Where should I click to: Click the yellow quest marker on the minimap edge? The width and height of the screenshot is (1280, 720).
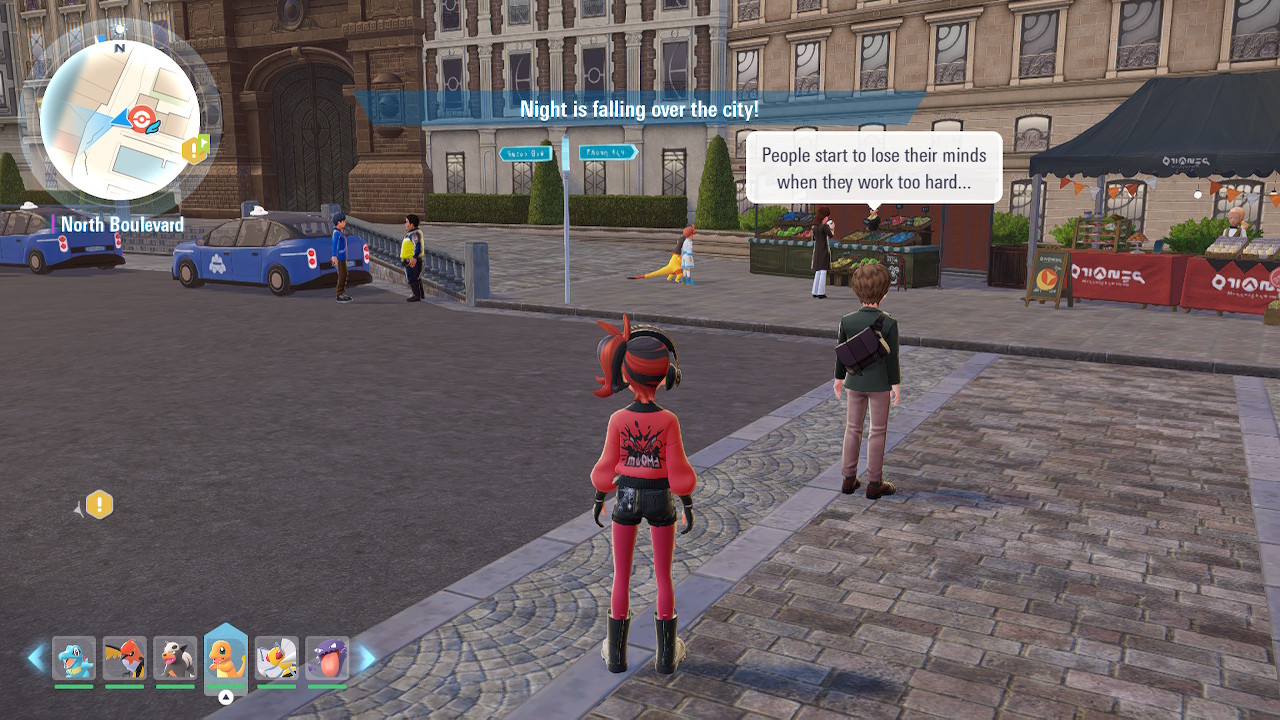pos(195,150)
